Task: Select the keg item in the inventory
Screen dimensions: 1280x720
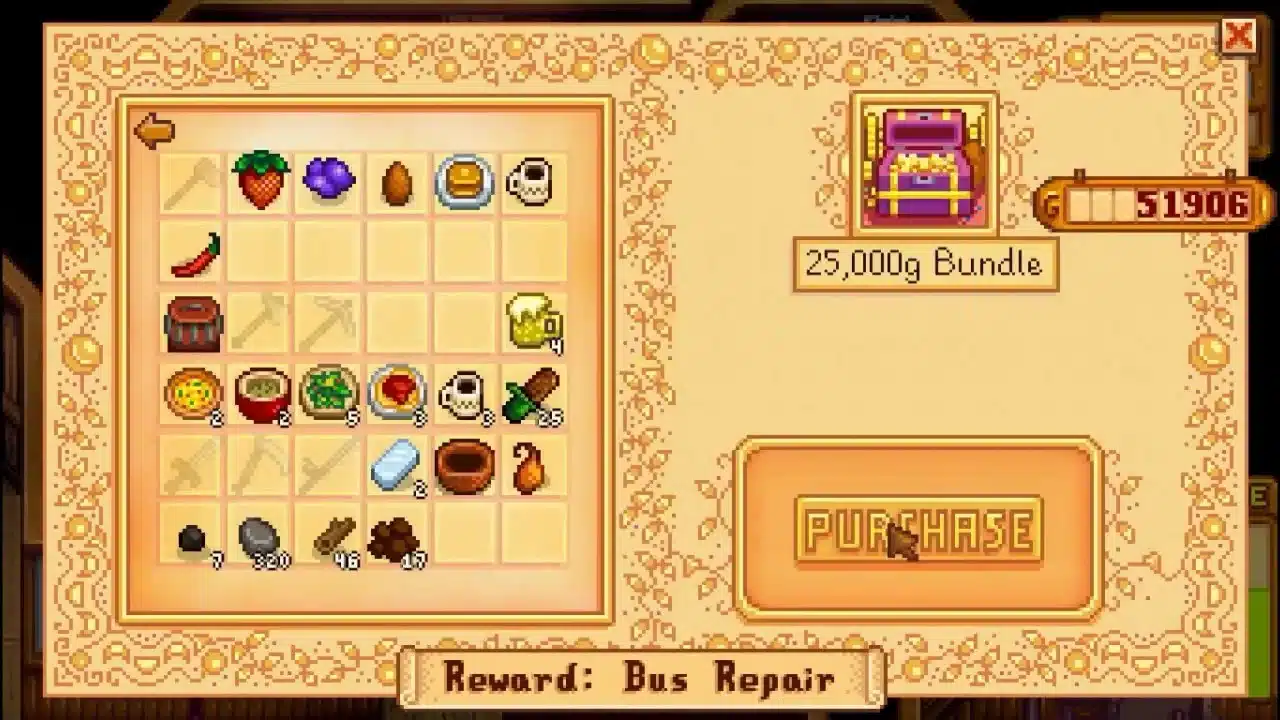Action: point(192,322)
